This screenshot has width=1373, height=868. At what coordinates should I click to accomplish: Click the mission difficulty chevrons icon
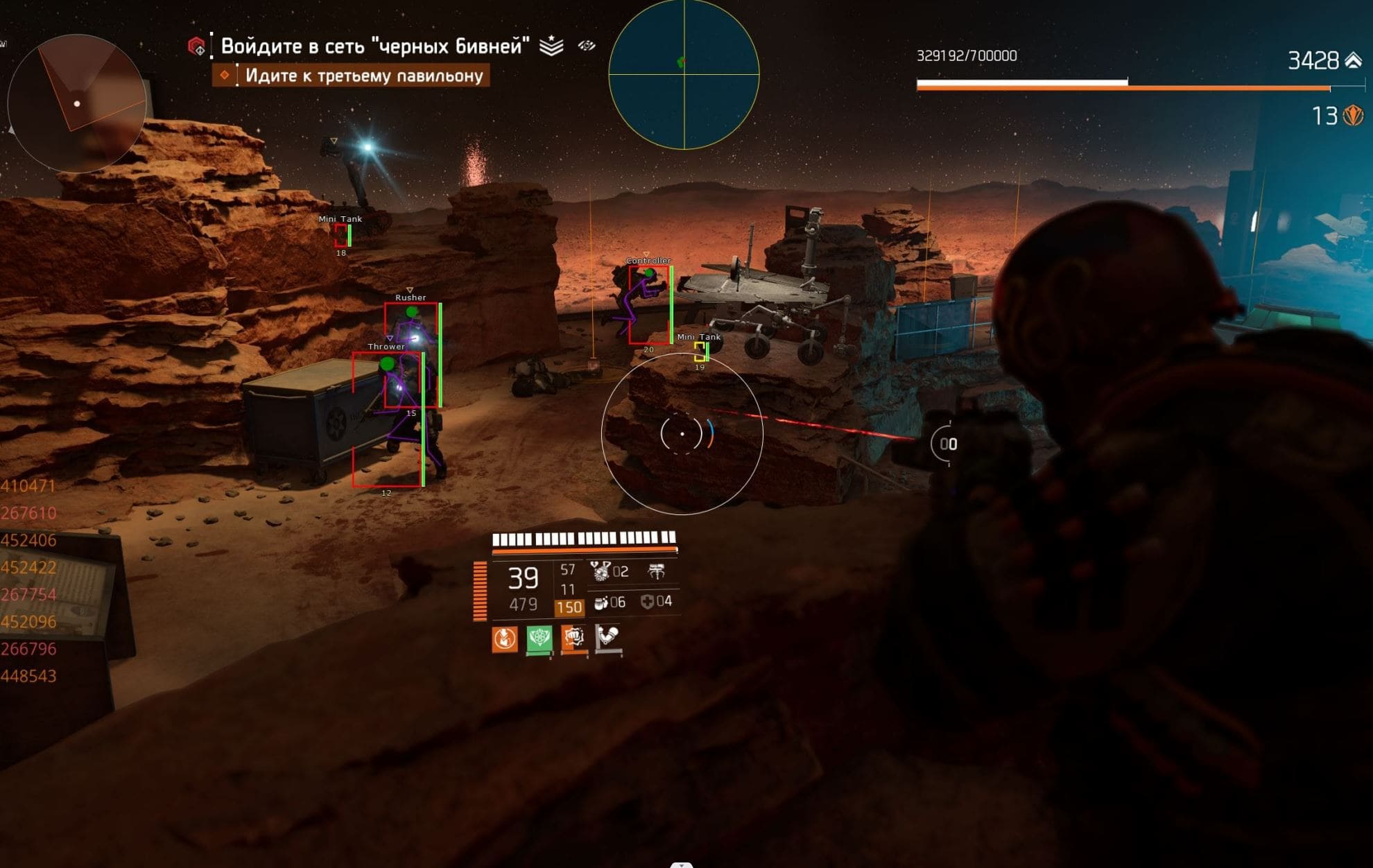coord(551,46)
